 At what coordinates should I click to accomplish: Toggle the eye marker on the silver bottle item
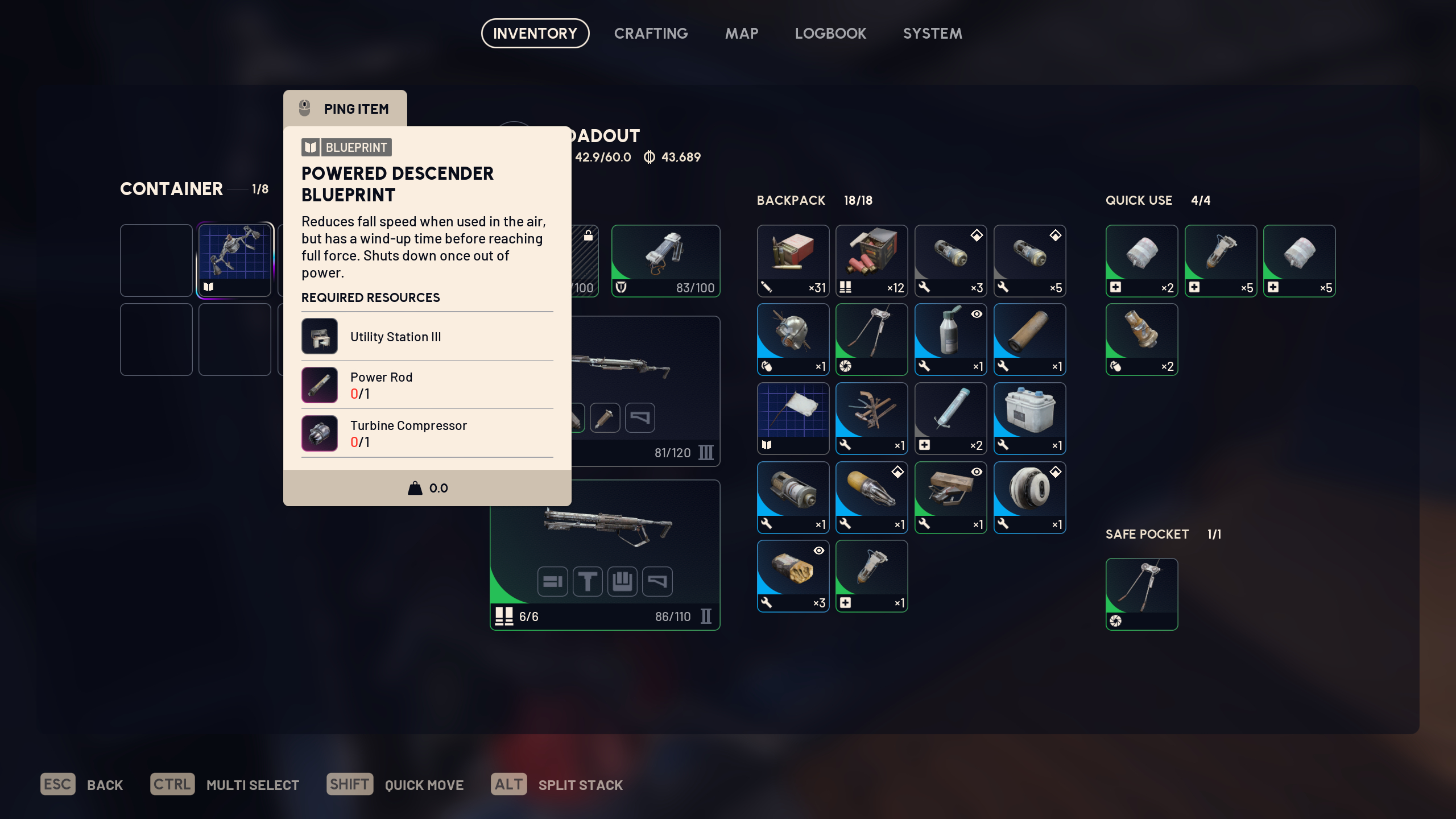point(976,313)
